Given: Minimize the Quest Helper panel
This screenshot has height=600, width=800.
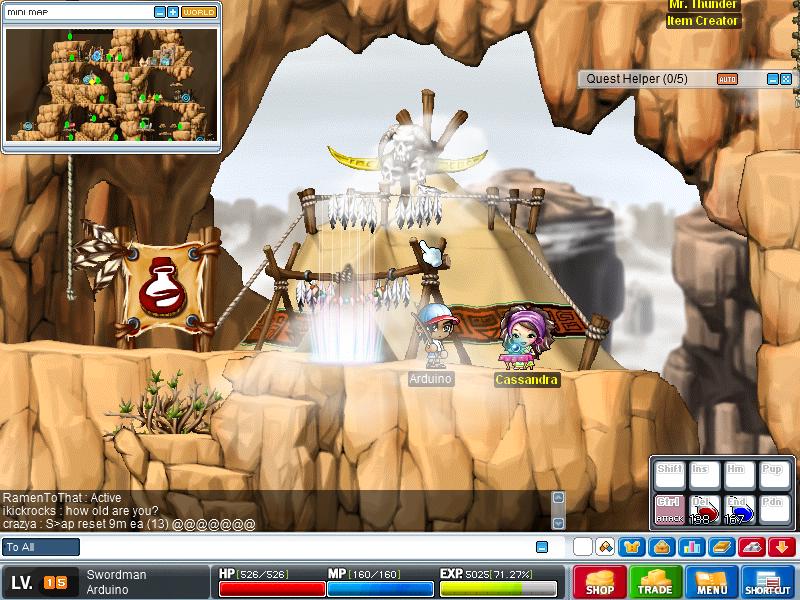Looking at the screenshot, I should pos(772,78).
